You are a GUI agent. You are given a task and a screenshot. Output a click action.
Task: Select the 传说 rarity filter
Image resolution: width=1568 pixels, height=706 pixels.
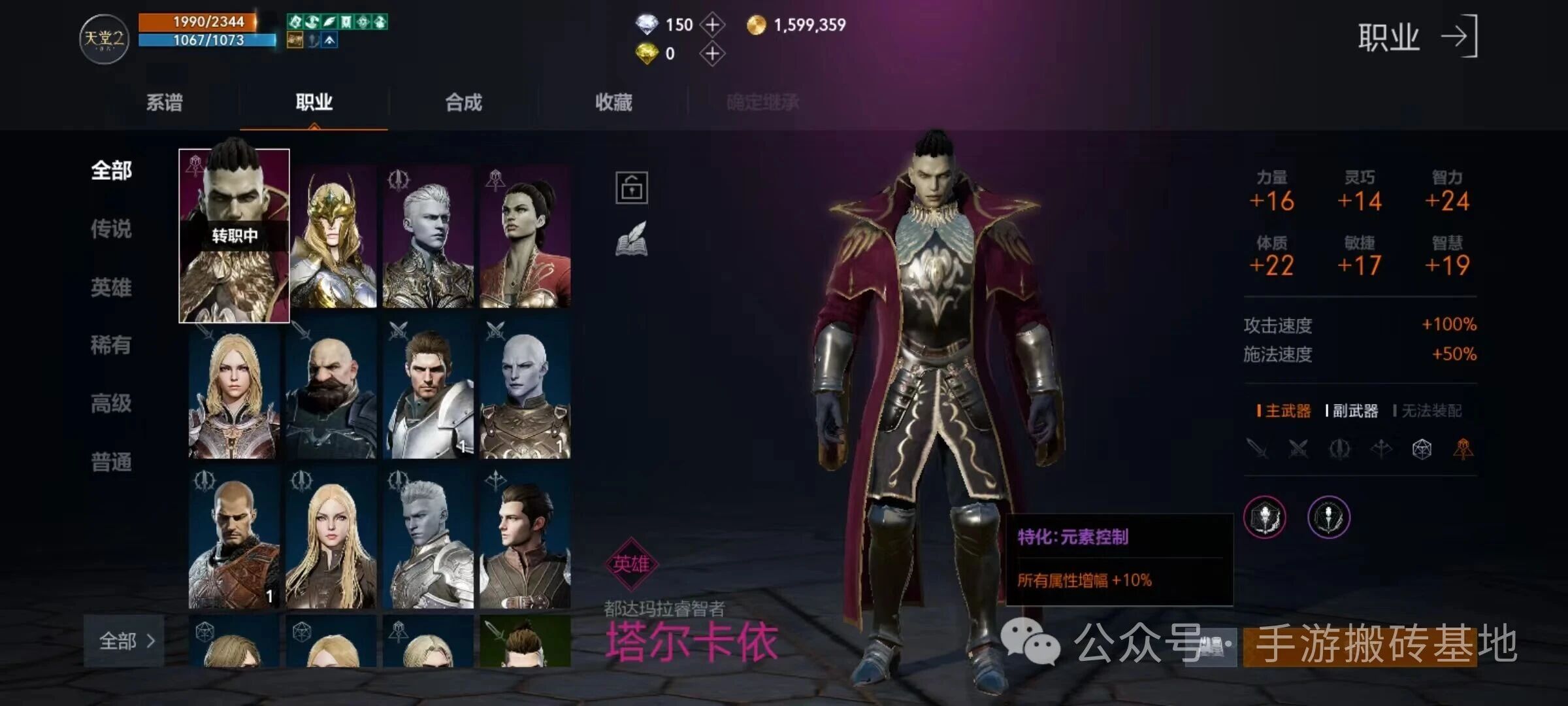click(111, 229)
